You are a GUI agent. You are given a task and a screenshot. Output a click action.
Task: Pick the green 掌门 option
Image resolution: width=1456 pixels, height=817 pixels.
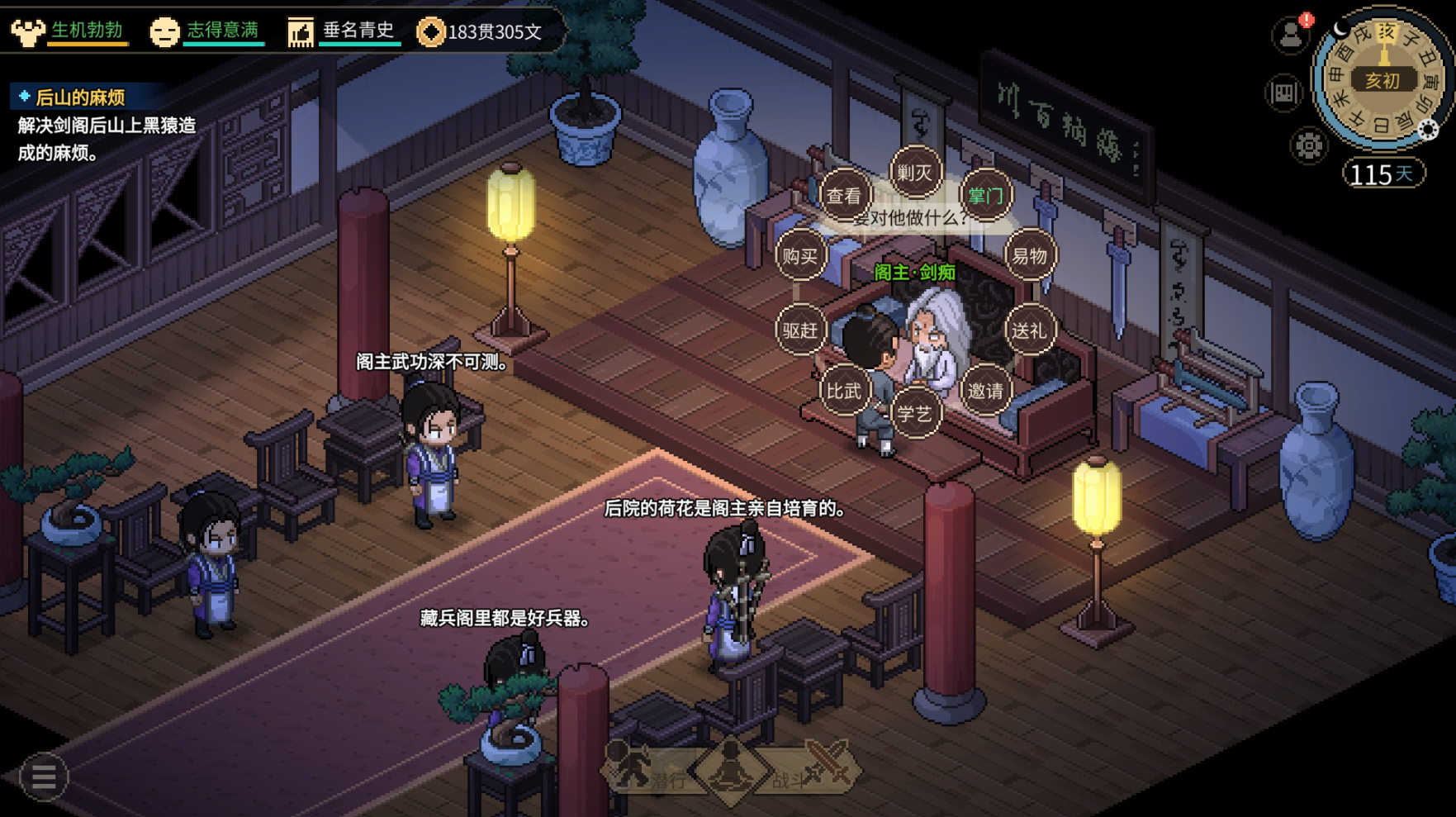coord(985,196)
